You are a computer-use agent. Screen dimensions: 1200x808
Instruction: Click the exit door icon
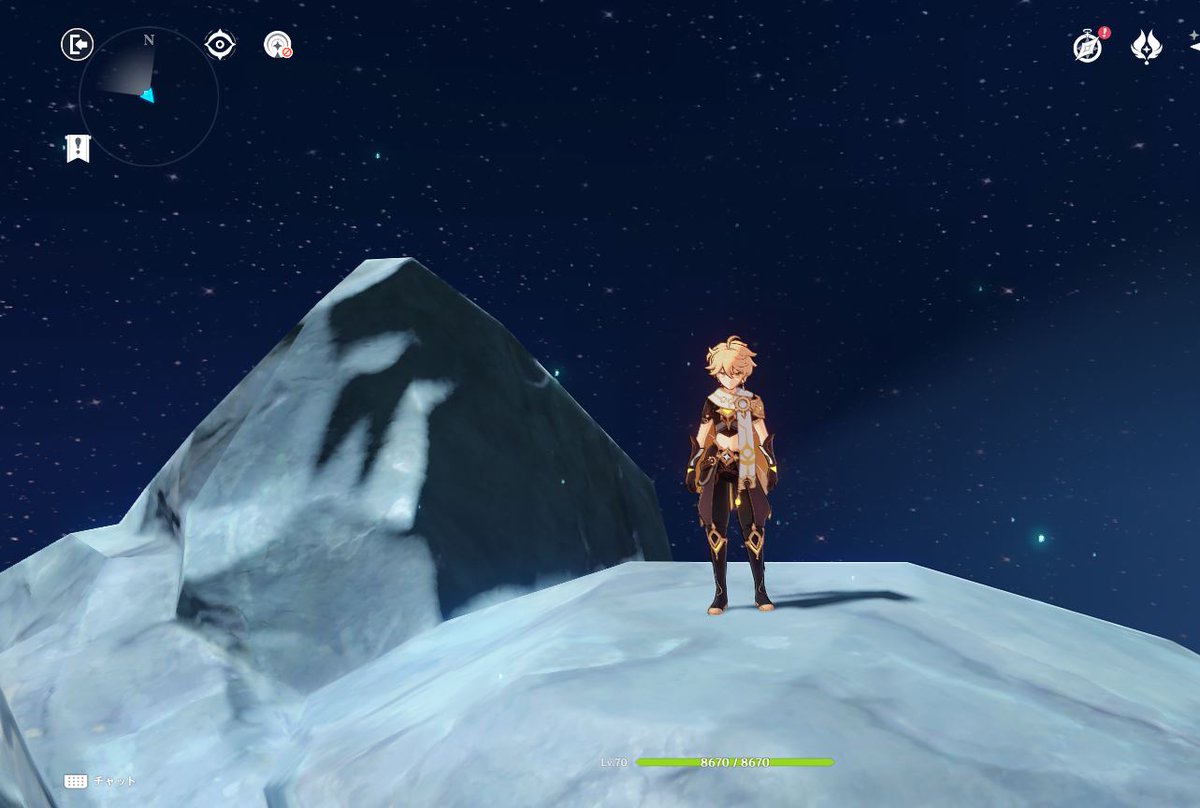pyautogui.click(x=77, y=45)
